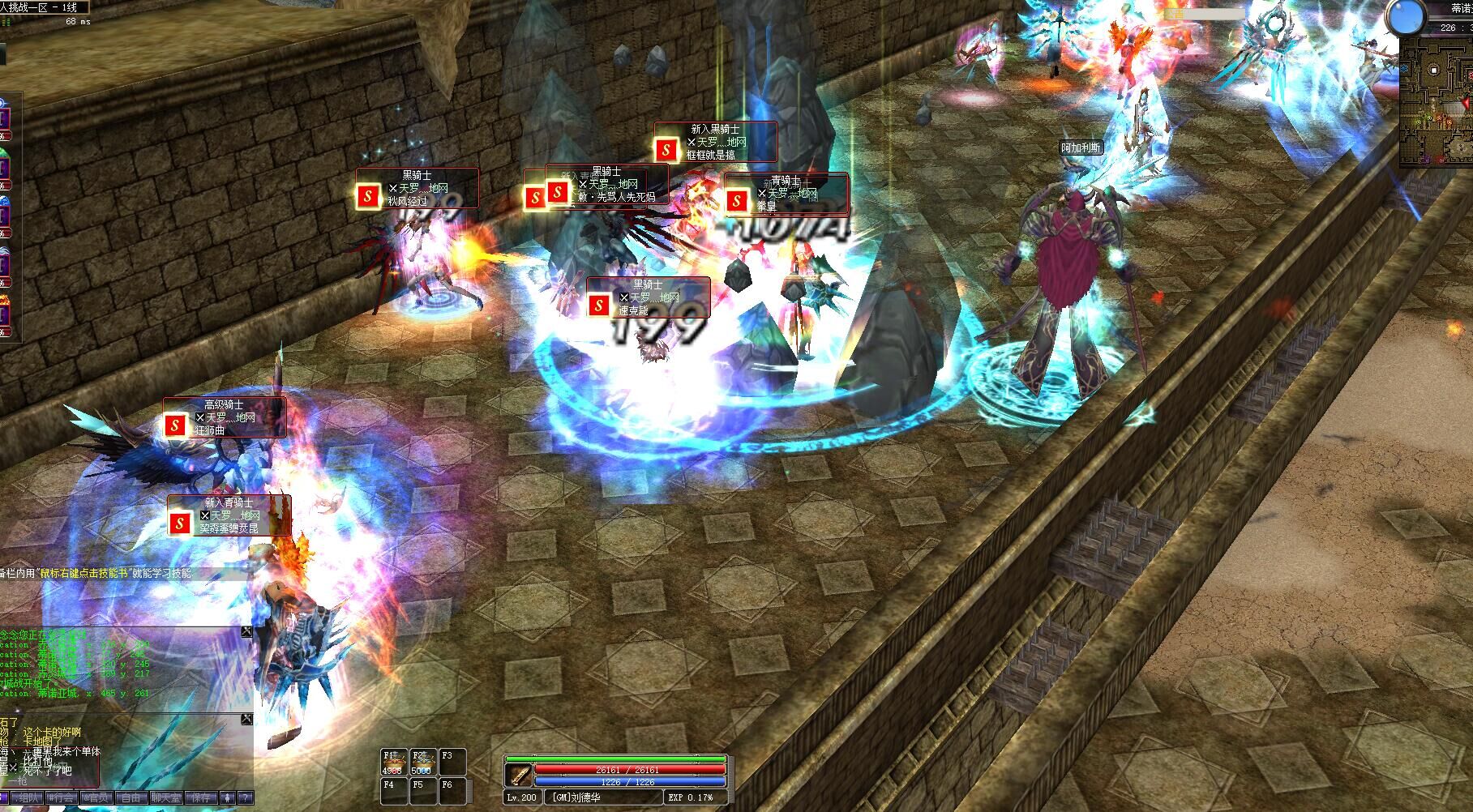1473x812 pixels.
Task: Choose the 自由 free chat channel
Action: [131, 798]
